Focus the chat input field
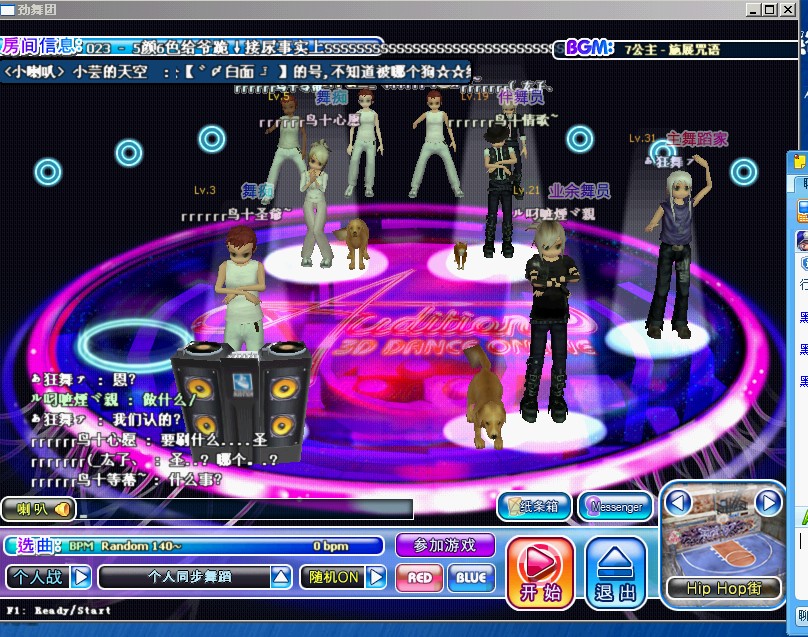The image size is (808, 637). tap(245, 509)
